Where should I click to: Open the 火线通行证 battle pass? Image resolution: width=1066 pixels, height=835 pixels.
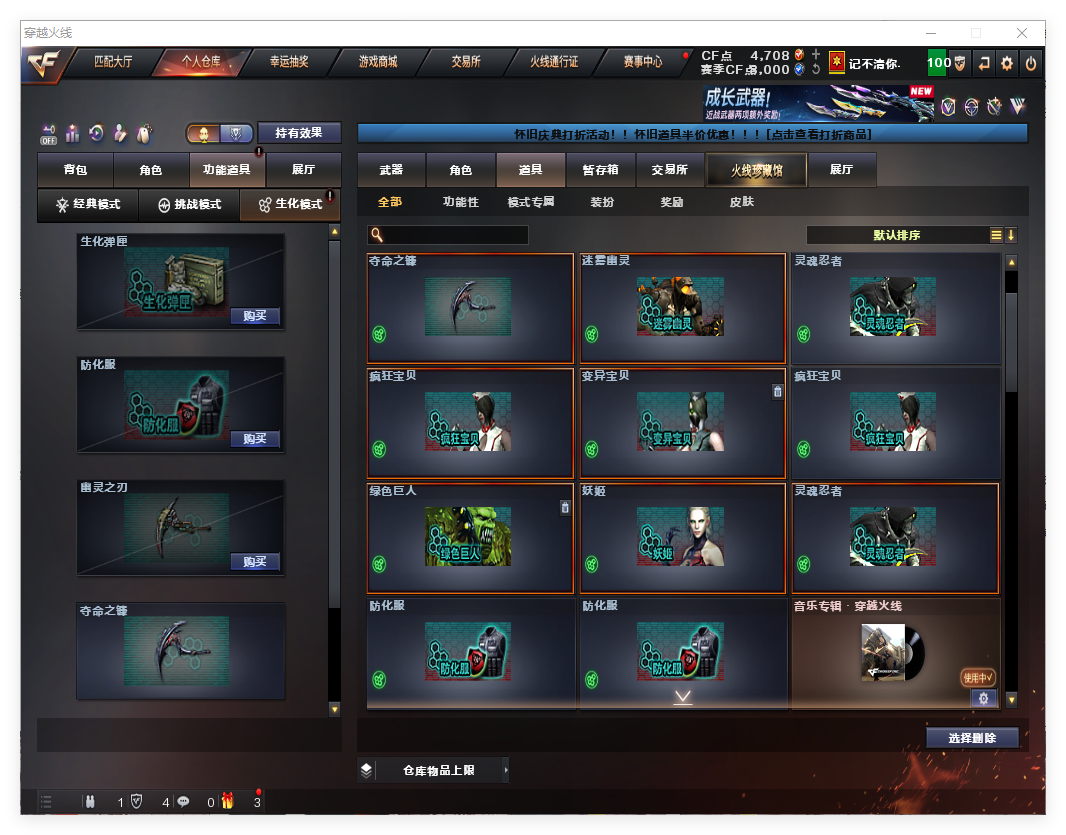tap(554, 62)
